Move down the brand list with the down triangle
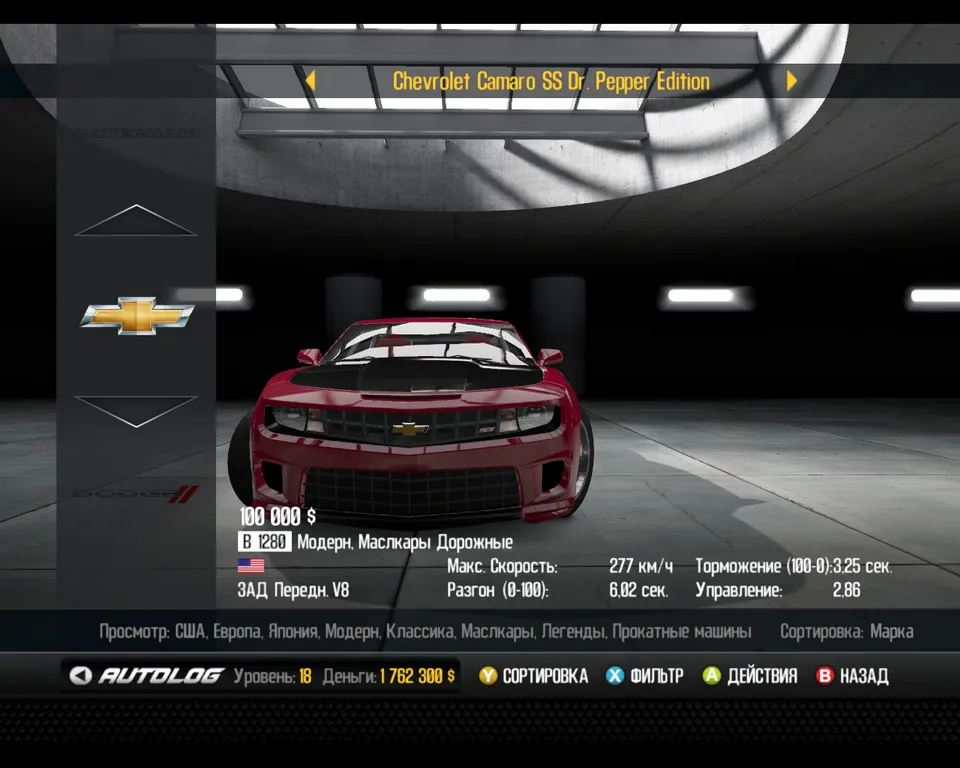The height and width of the screenshot is (768, 960). (136, 411)
